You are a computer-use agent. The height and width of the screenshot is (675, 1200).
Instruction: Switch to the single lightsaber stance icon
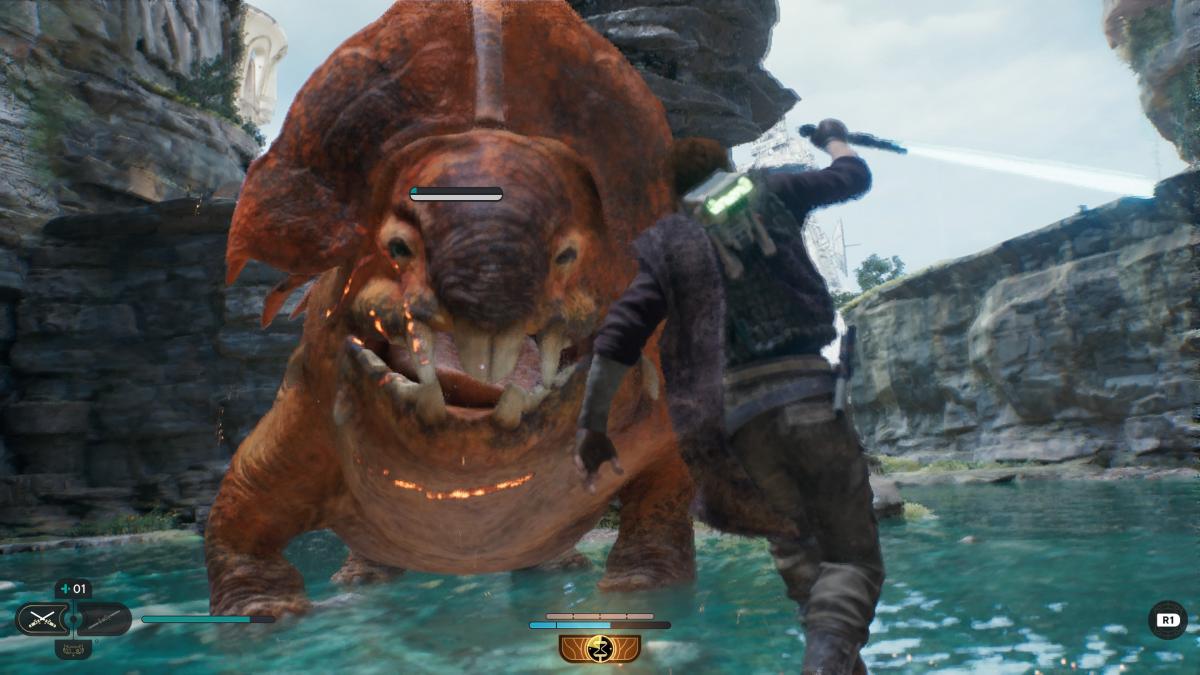coord(104,619)
